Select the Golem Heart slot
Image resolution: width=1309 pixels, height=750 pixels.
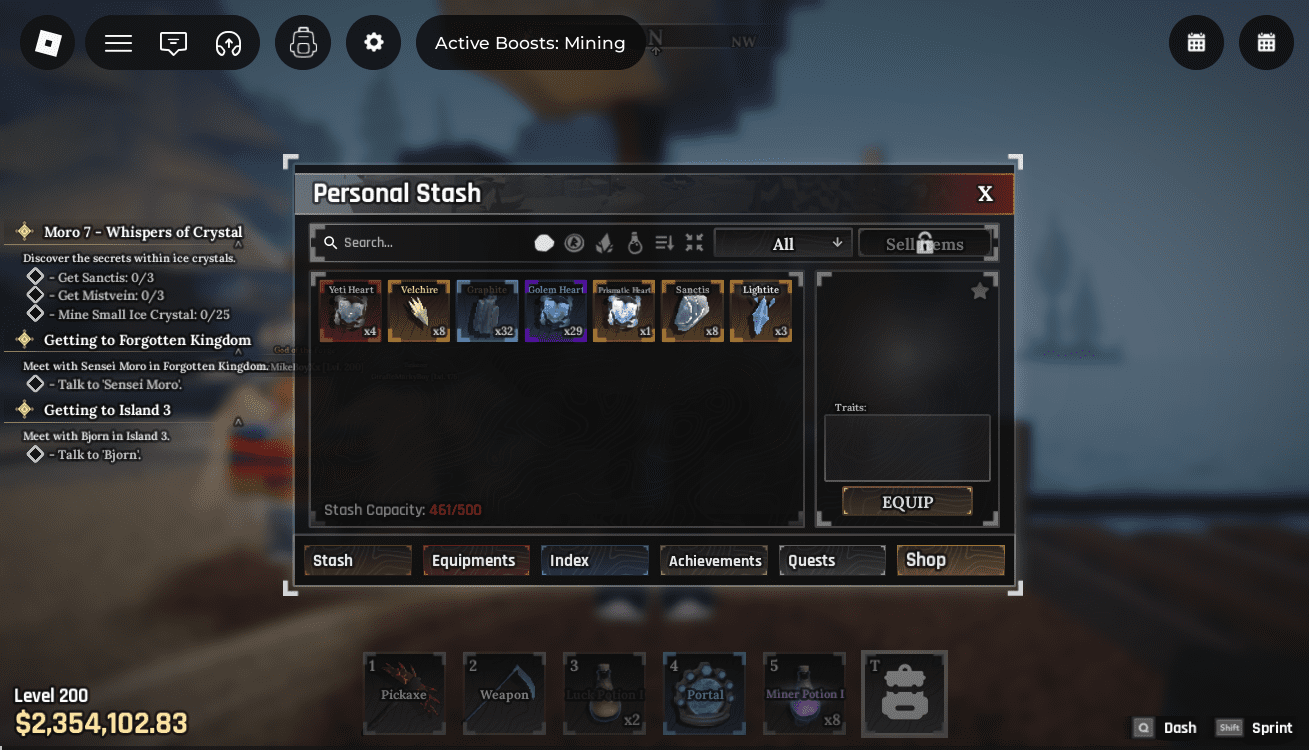pyautogui.click(x=556, y=311)
